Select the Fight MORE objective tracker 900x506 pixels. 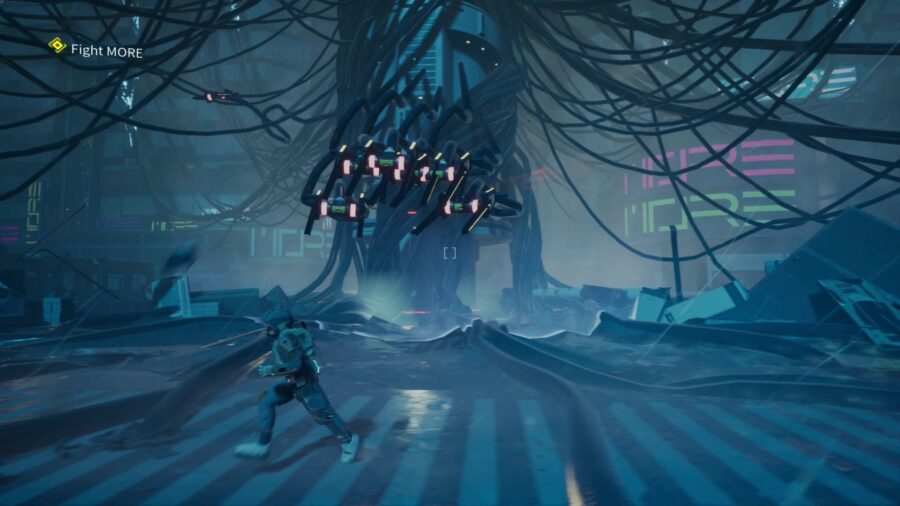click(96, 49)
